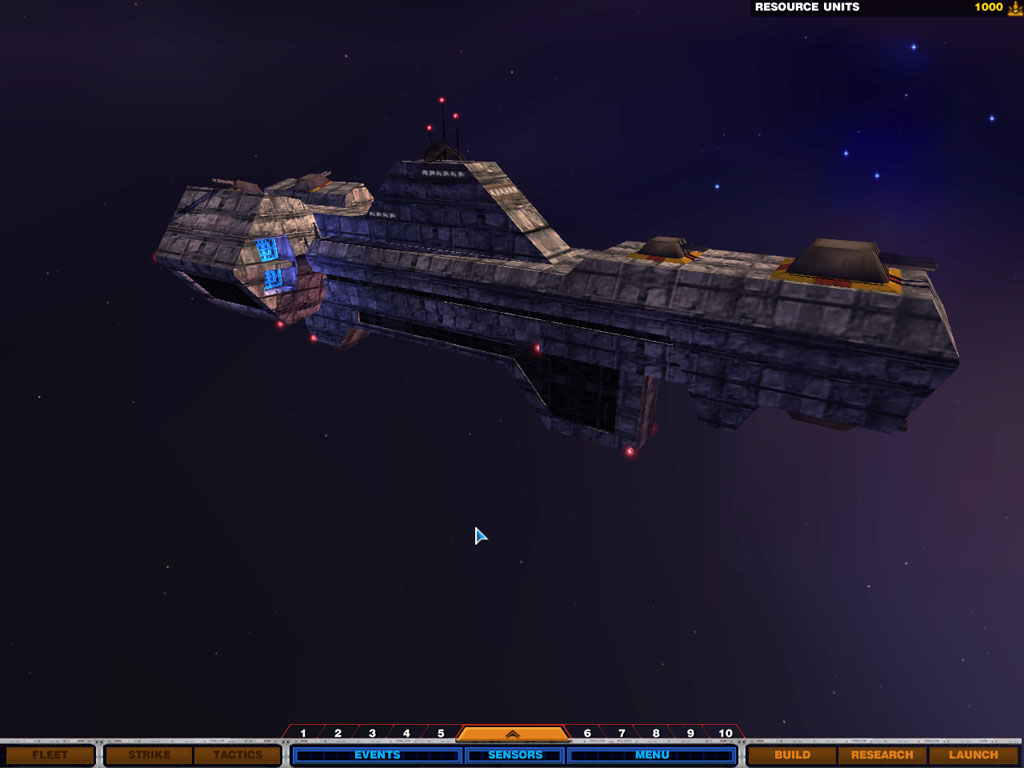Viewport: 1024px width, 768px height.
Task: Open the Tactics menu
Action: 237,755
